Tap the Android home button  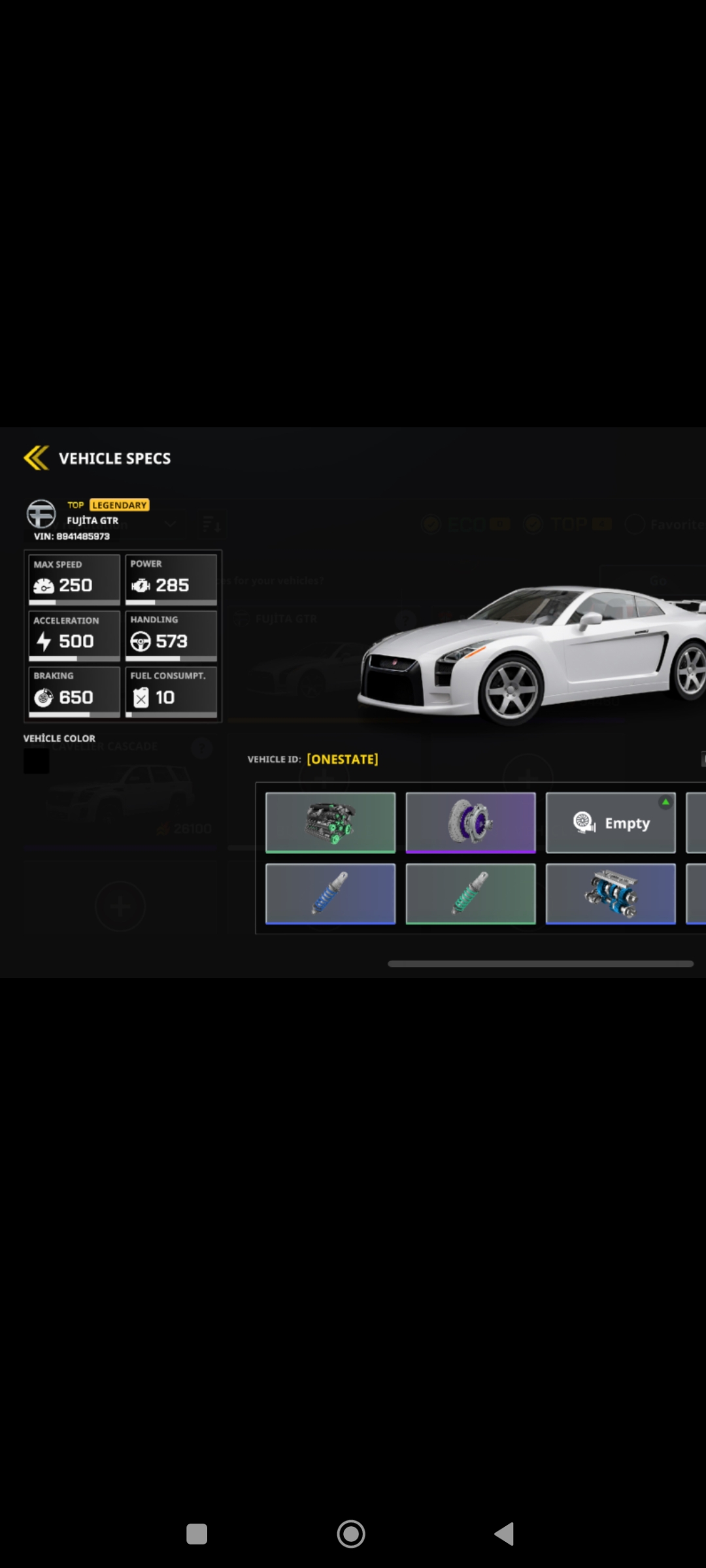[351, 1533]
